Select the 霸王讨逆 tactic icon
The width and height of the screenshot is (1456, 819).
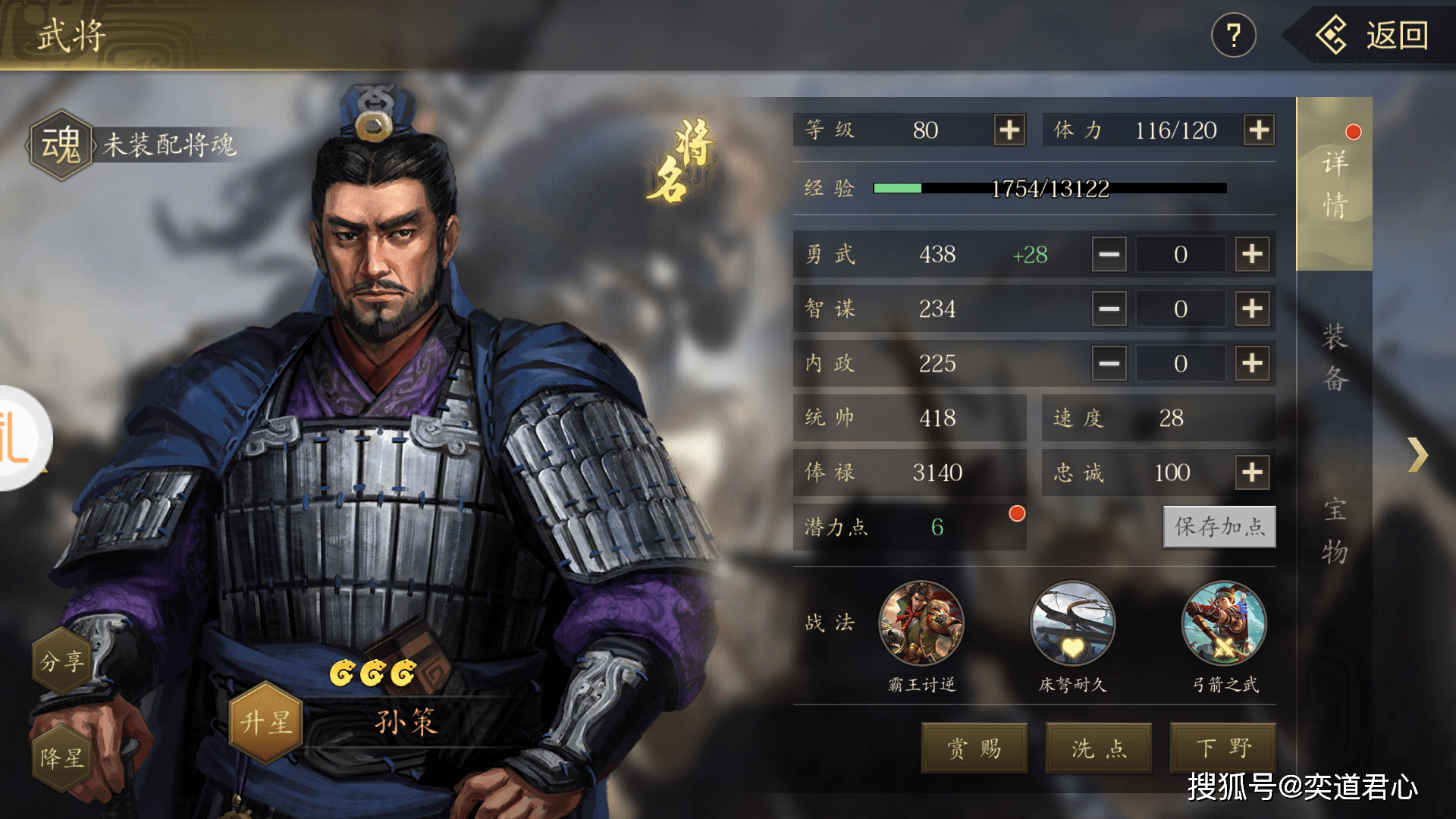point(921,623)
